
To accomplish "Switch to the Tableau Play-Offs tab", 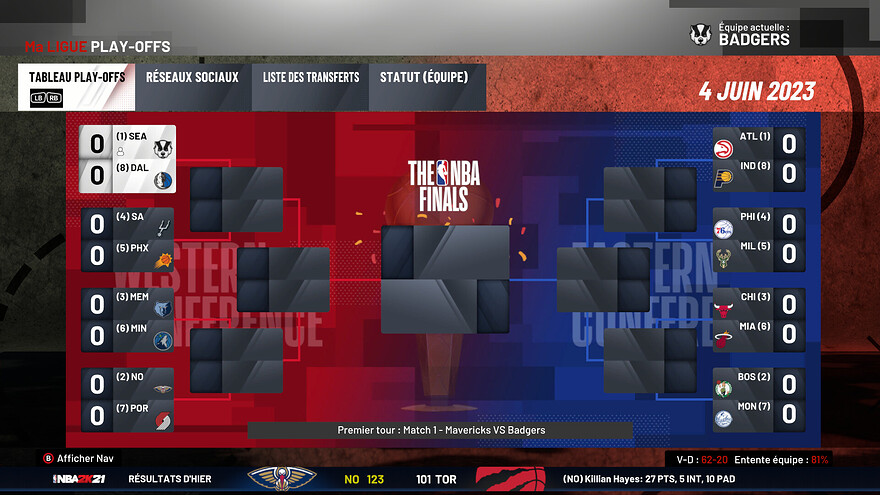I will [x=76, y=87].
